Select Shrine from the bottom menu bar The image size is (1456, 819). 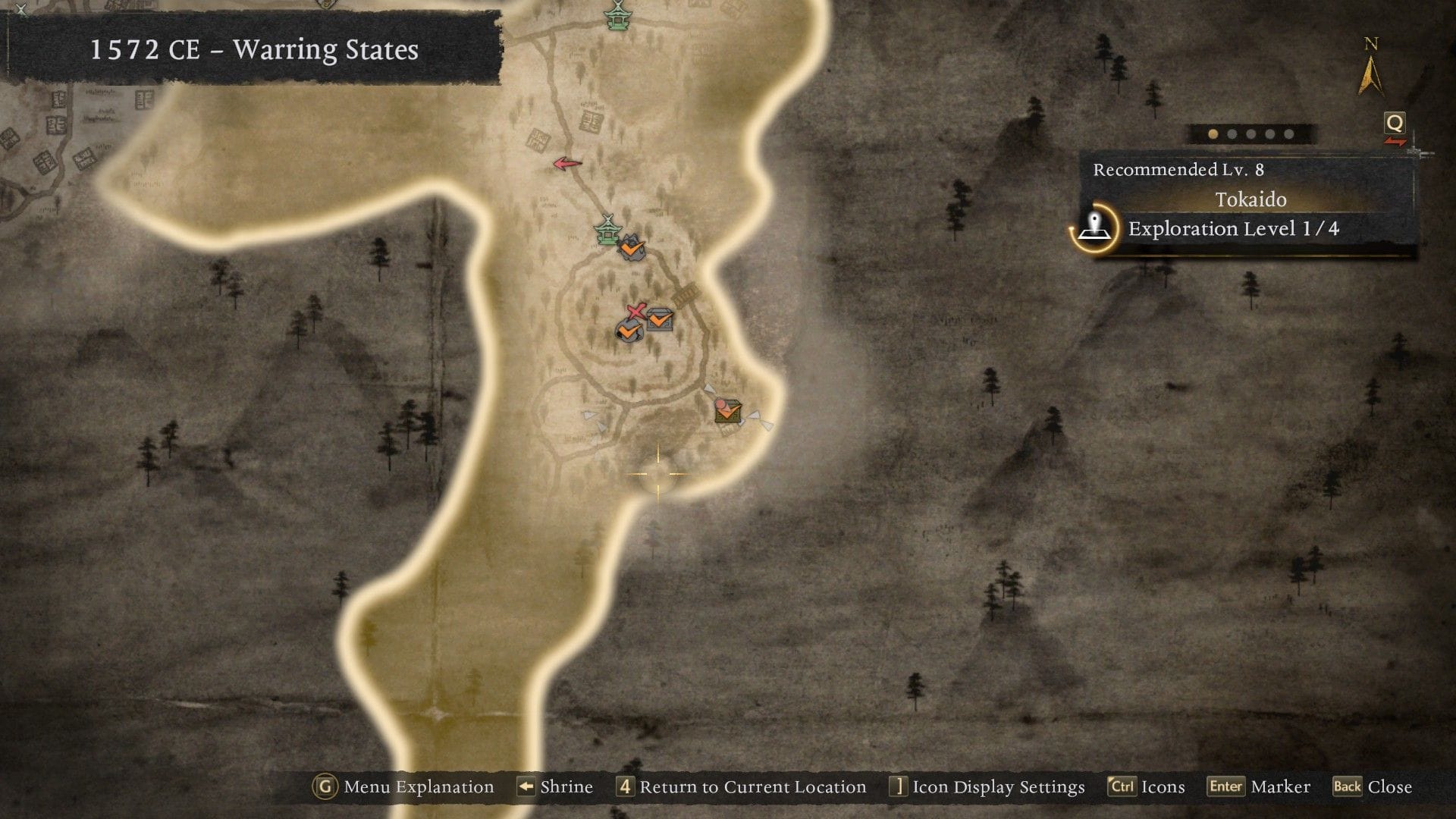tap(565, 786)
